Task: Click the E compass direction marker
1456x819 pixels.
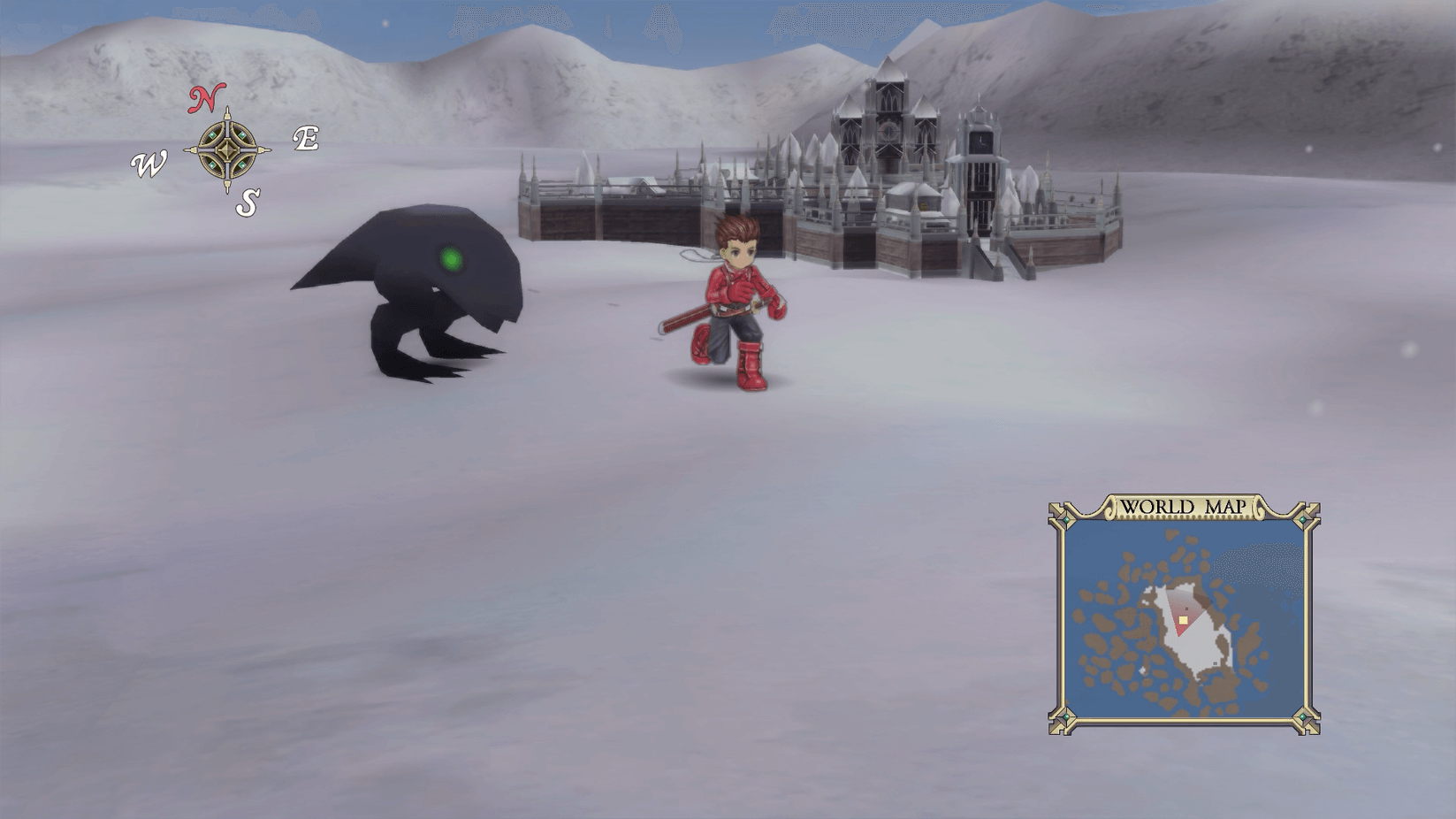Action: pyautogui.click(x=305, y=139)
